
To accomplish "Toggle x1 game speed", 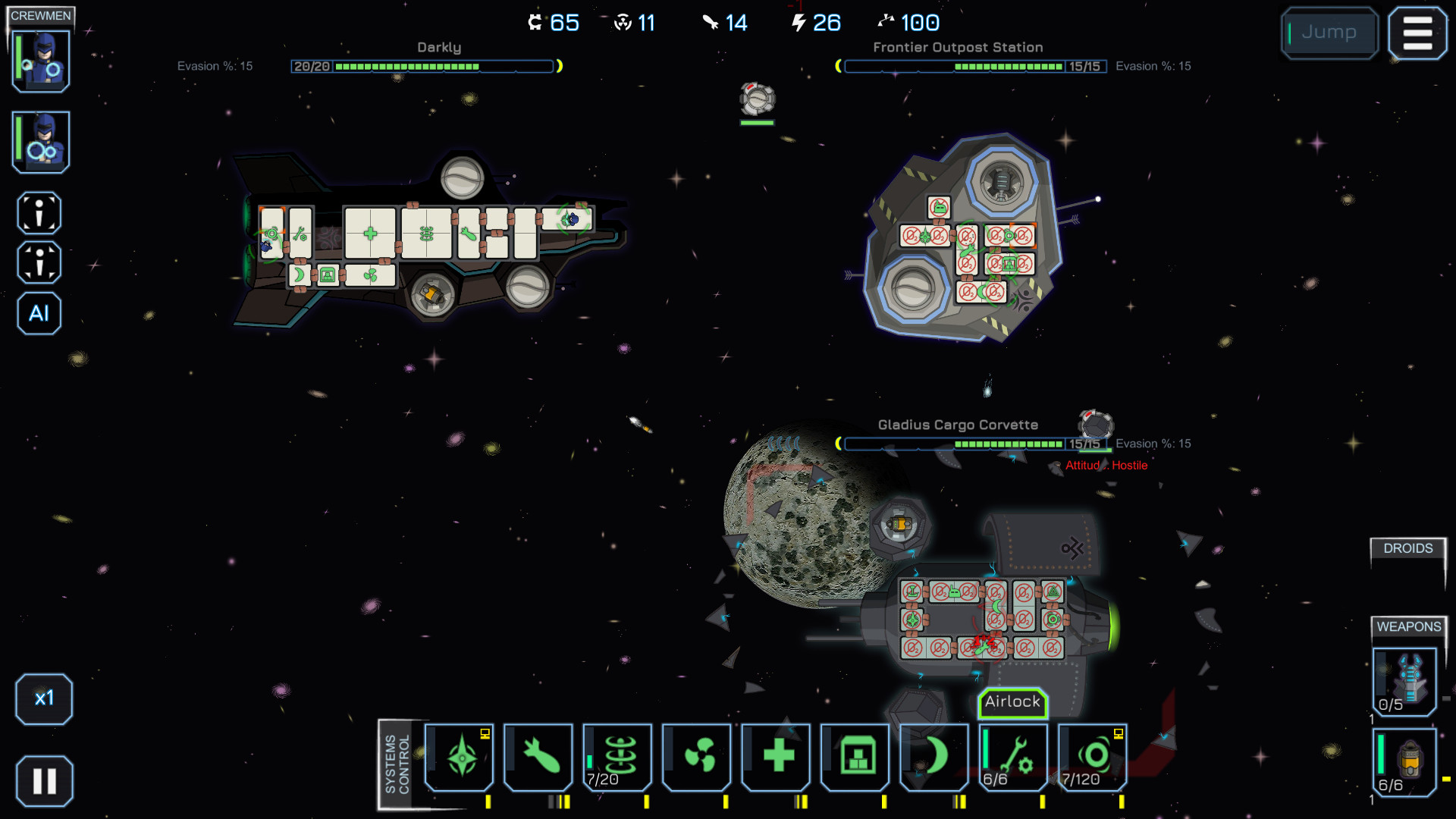I will (44, 699).
